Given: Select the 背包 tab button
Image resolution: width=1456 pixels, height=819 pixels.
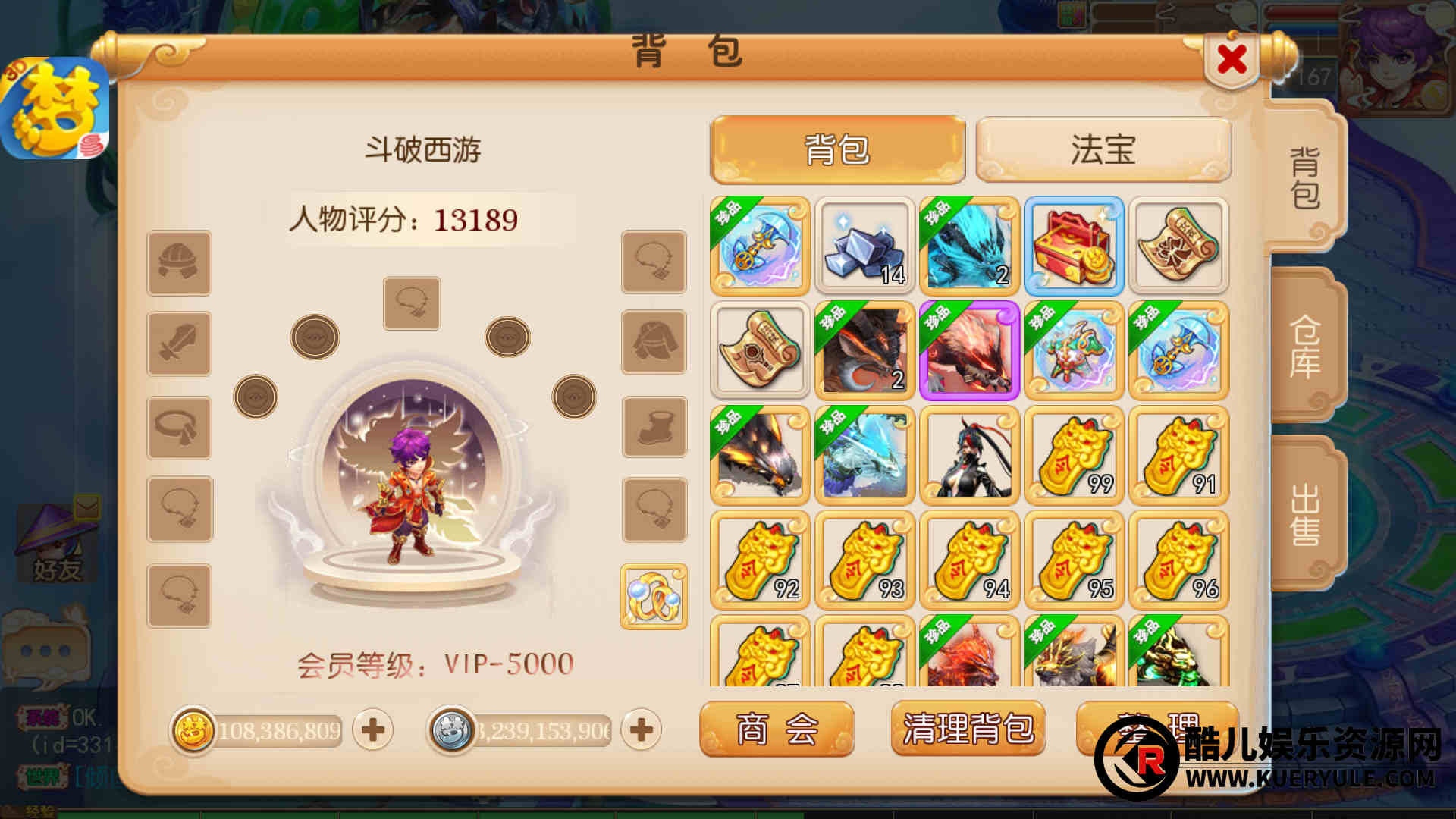Looking at the screenshot, I should click(837, 149).
